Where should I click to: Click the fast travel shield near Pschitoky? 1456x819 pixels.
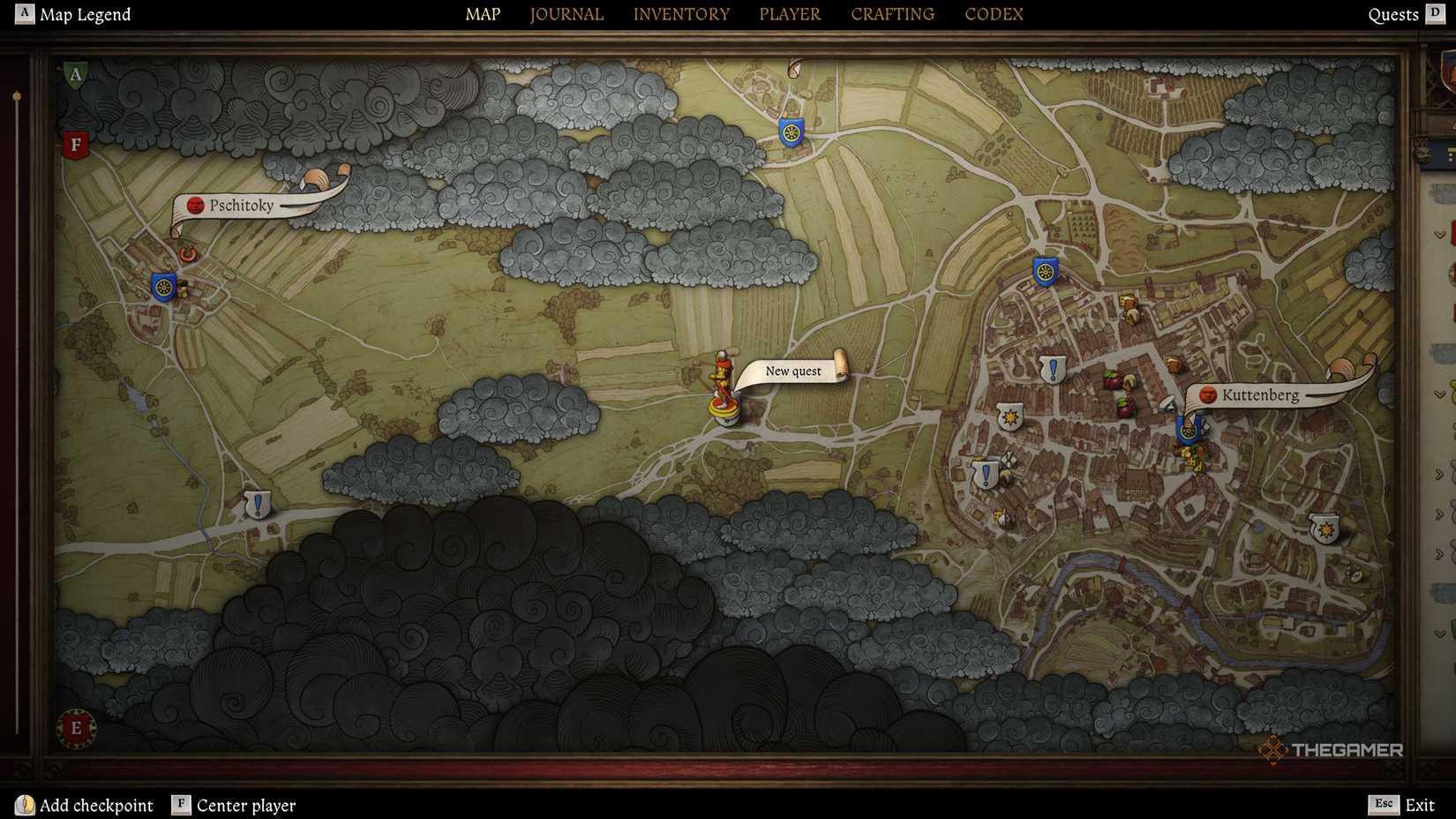point(161,288)
